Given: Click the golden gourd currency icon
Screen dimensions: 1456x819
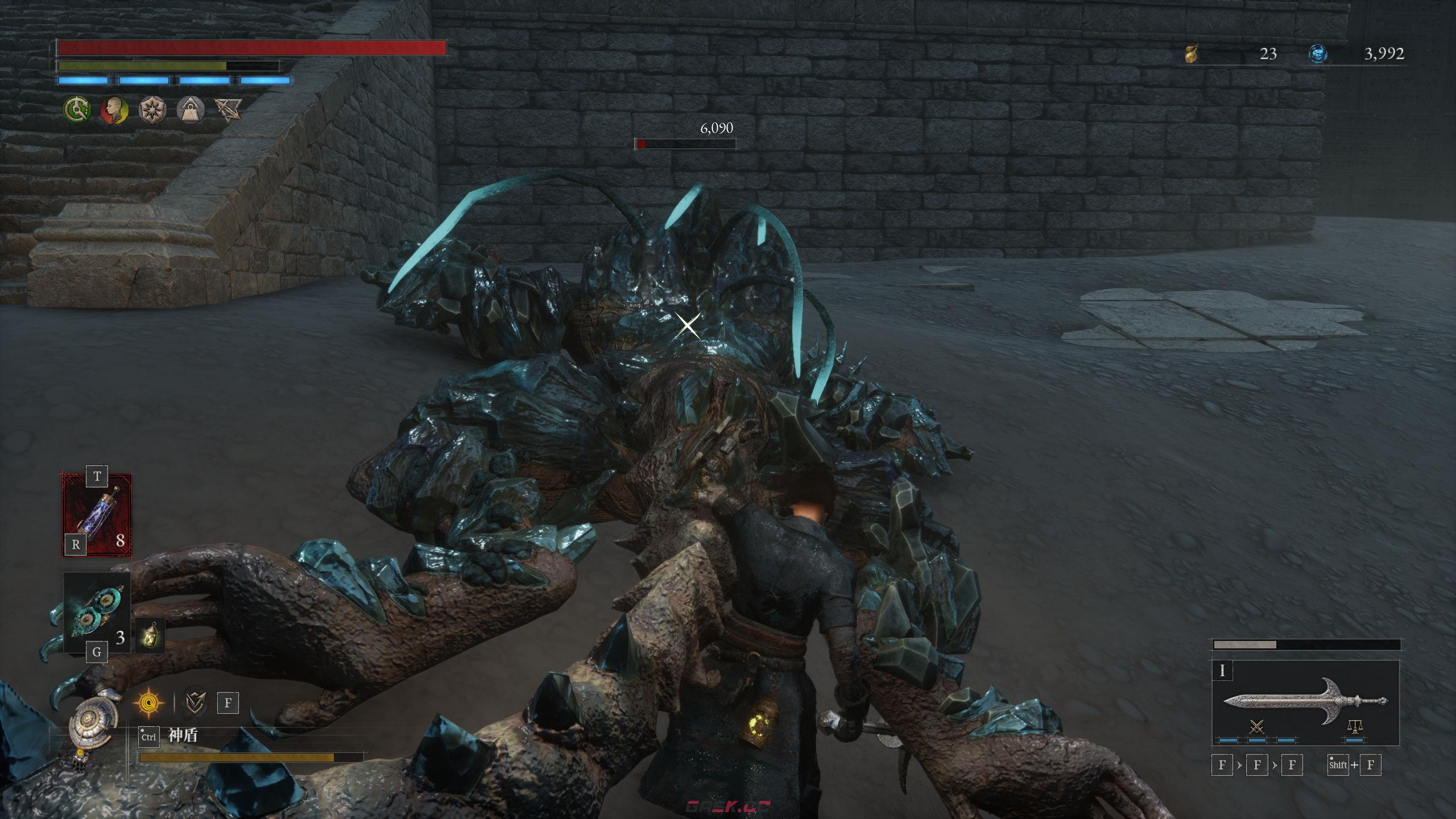Looking at the screenshot, I should click(x=1191, y=54).
